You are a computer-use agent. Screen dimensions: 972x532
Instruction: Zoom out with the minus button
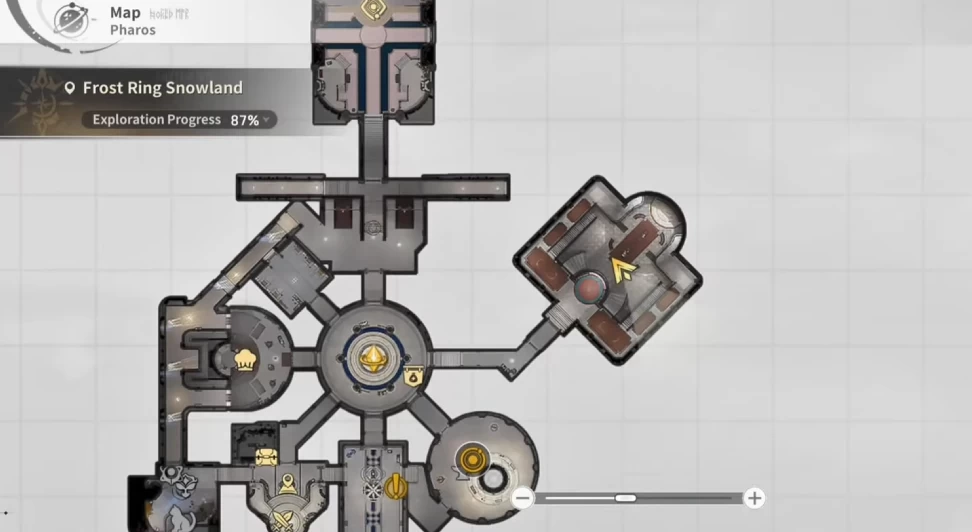(521, 498)
